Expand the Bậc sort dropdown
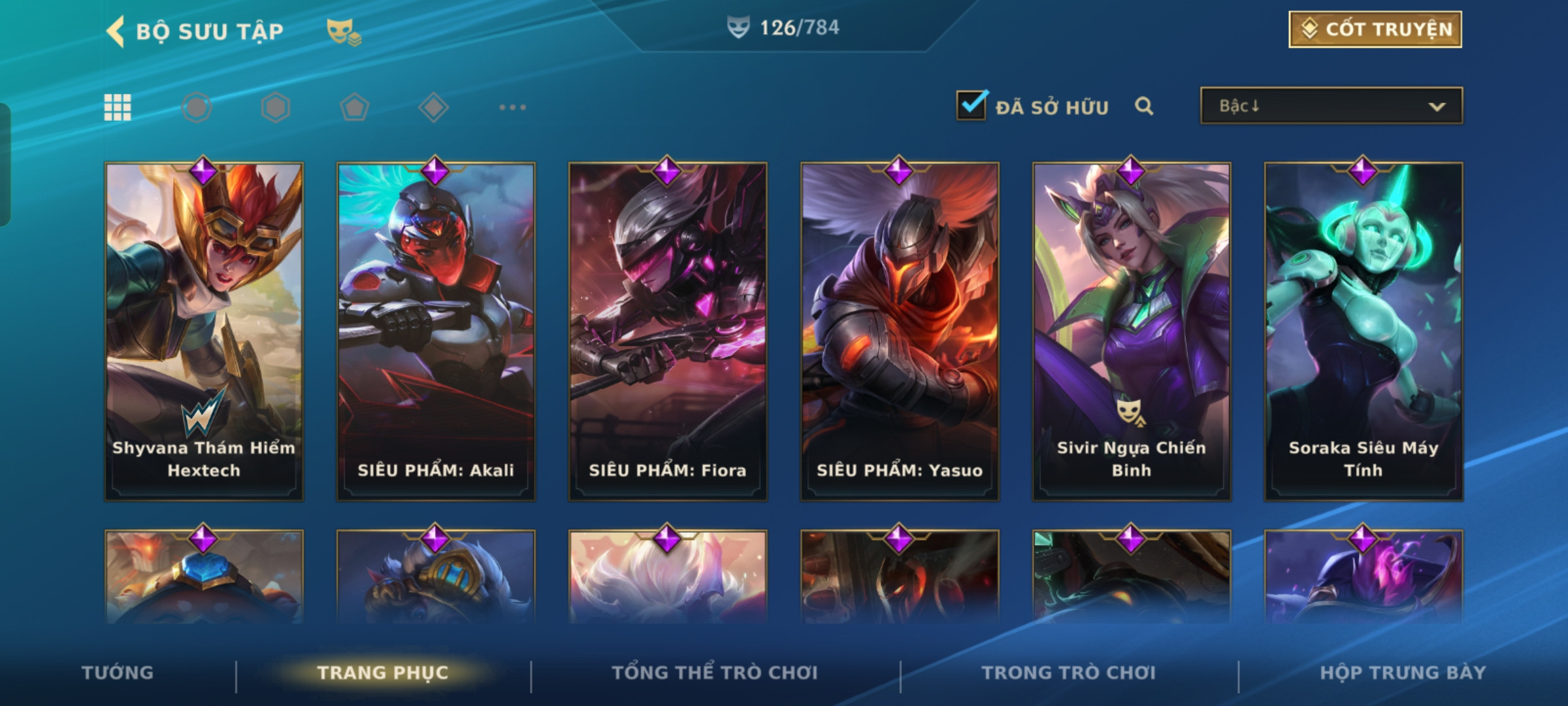 [1331, 106]
